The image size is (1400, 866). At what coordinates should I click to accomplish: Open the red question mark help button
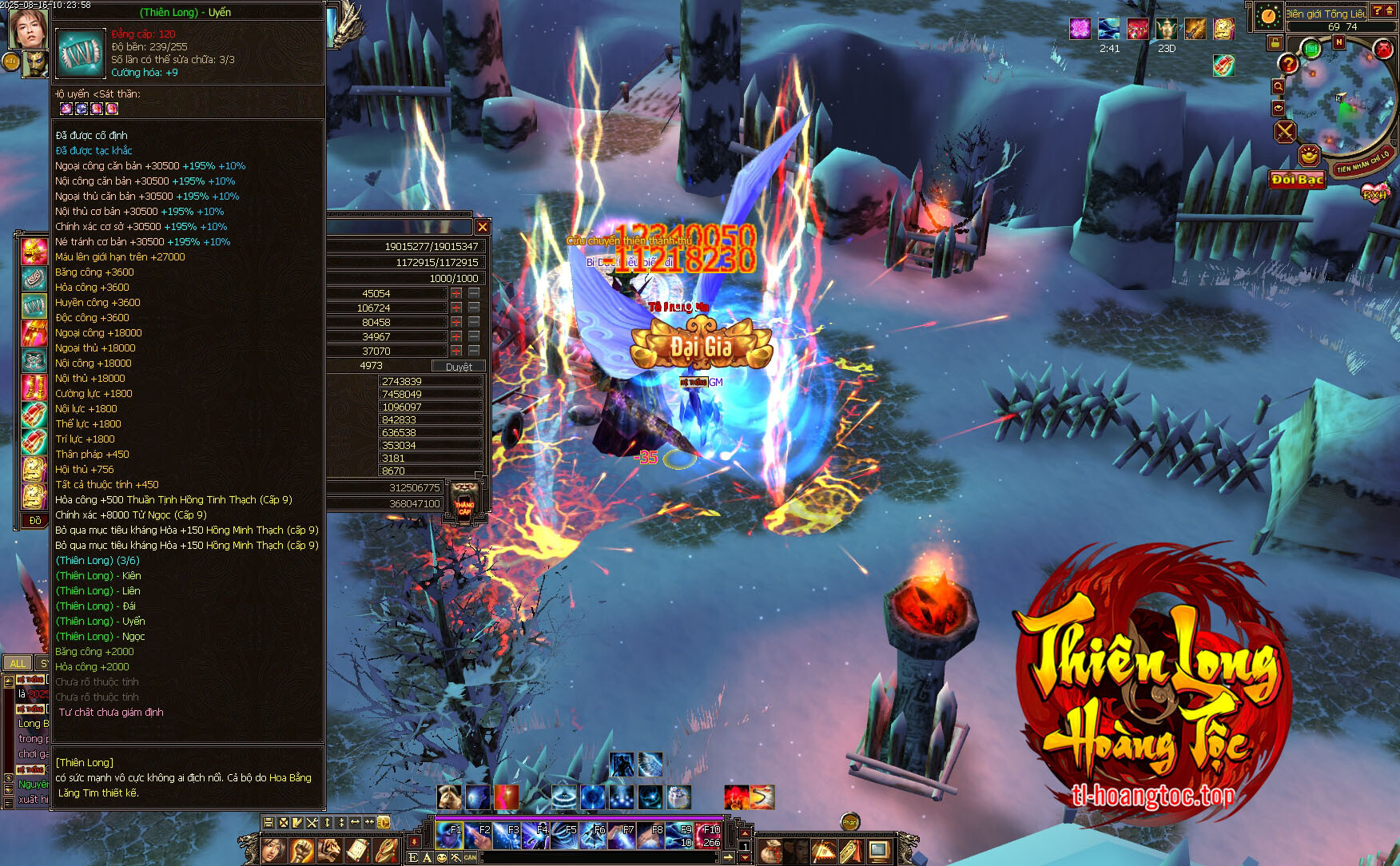point(1288,64)
